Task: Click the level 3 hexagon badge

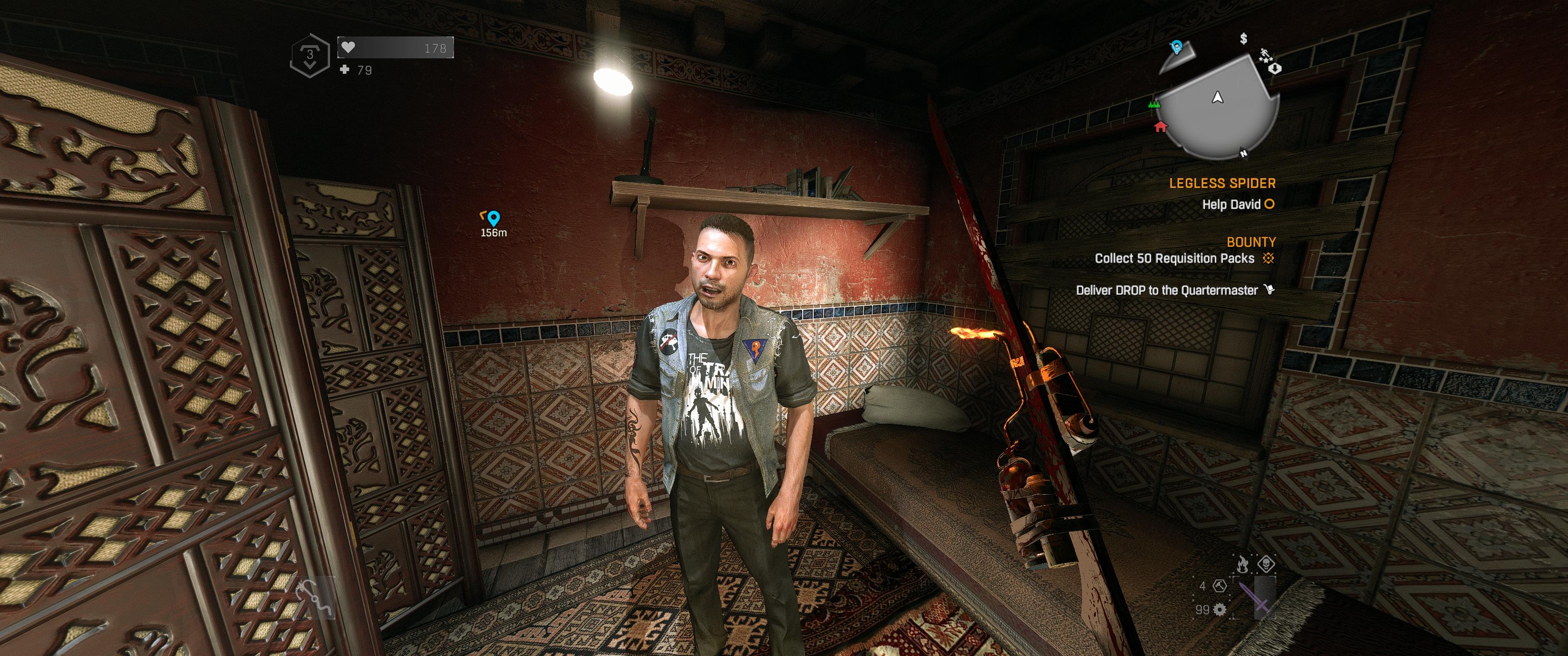Action: (x=310, y=56)
